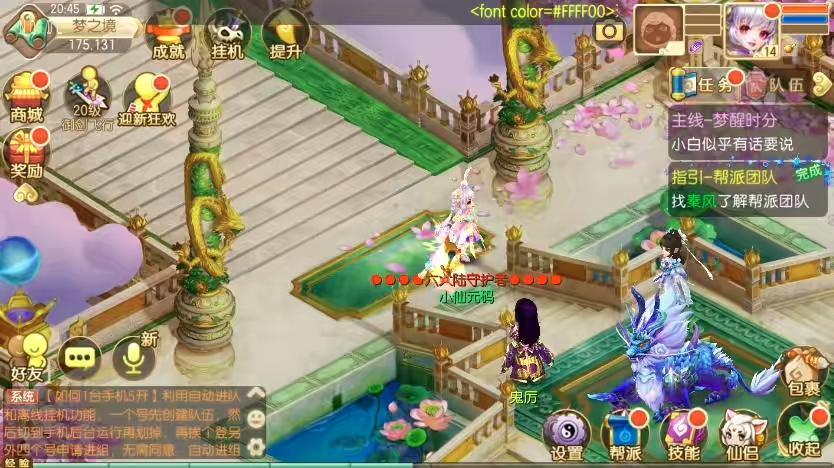
Task: Activate the 挂机 auto-battle button
Action: tap(227, 33)
